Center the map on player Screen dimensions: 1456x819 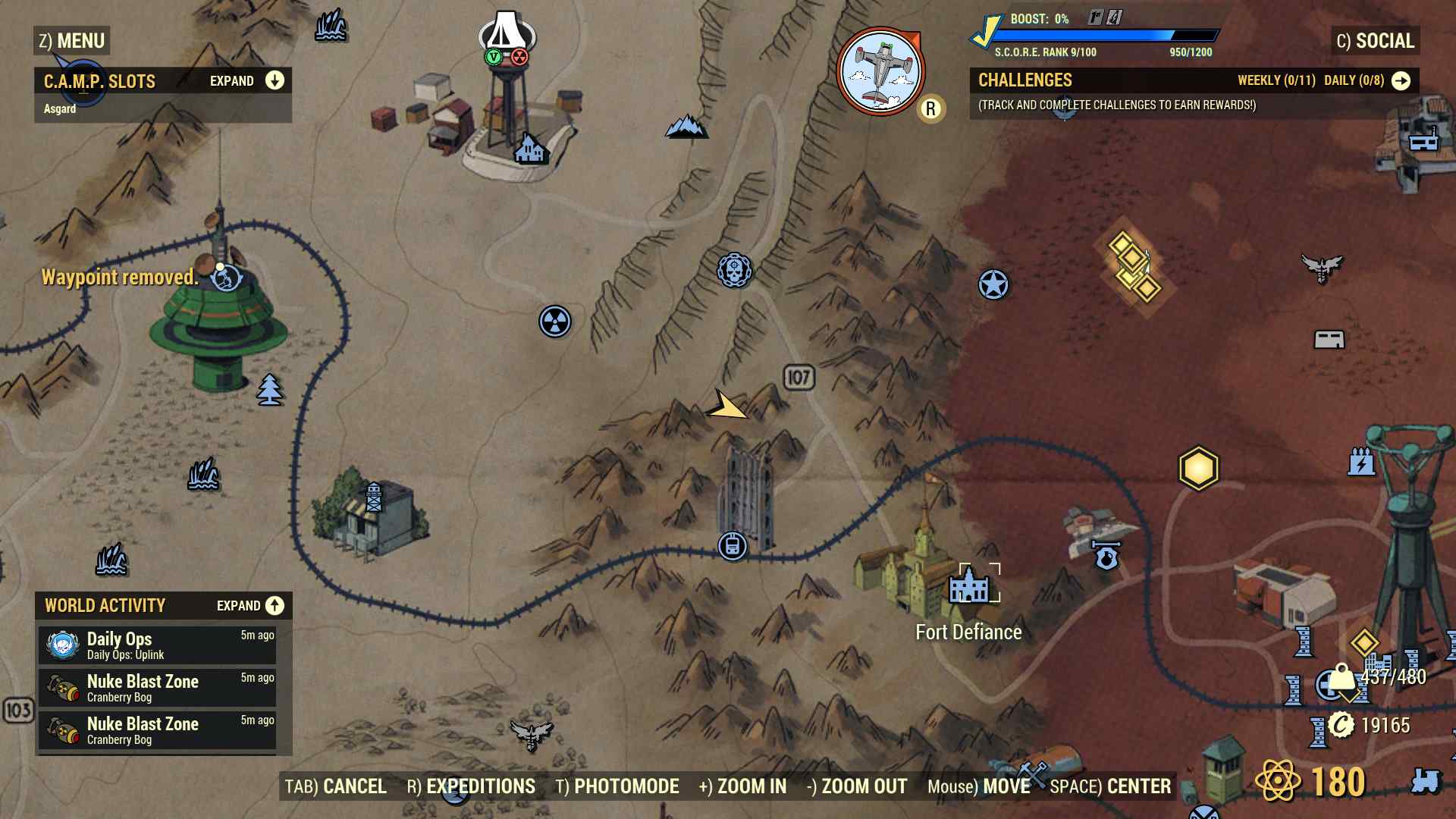click(1110, 786)
